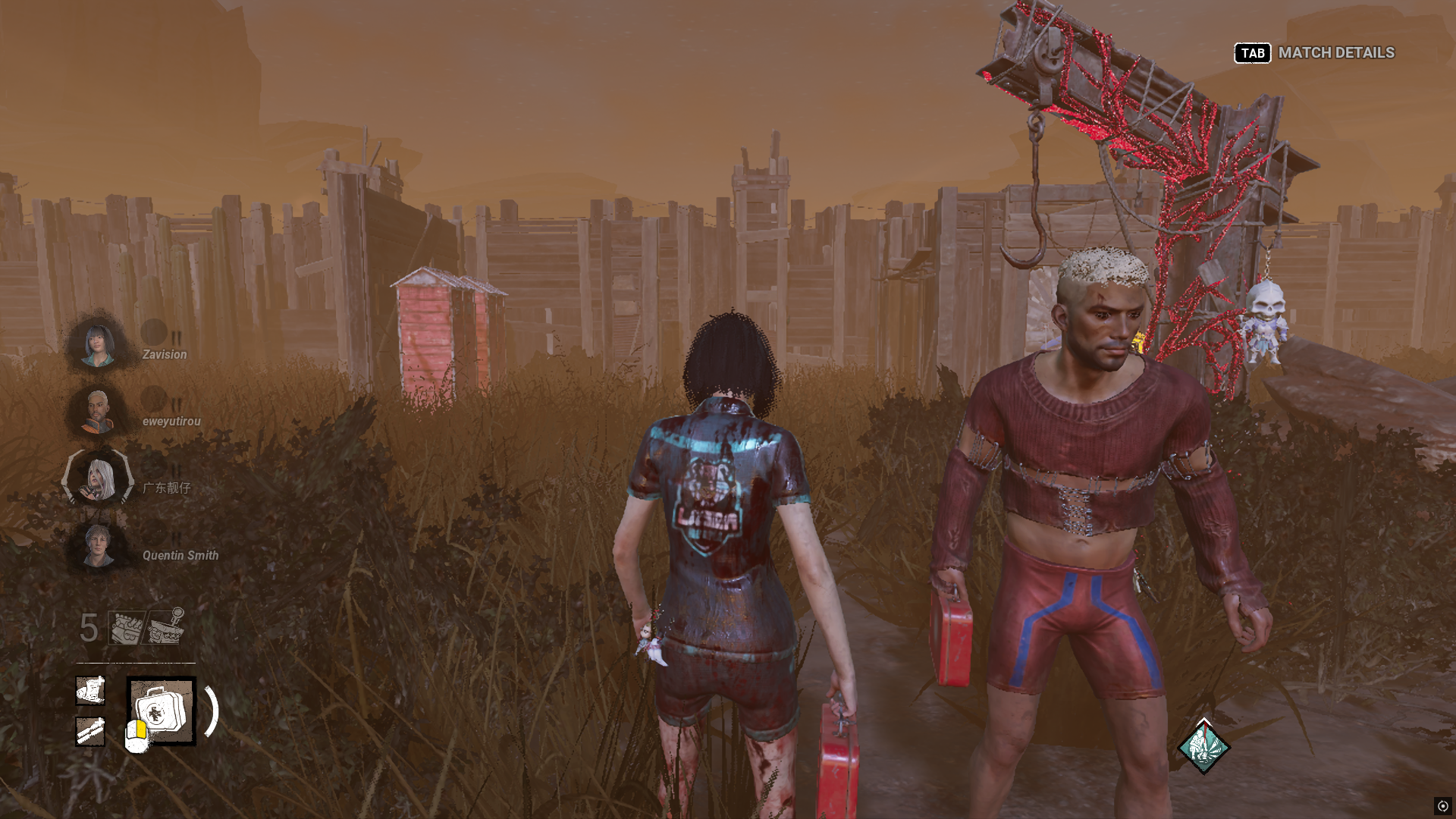Click the teal diamond perk icon
Image resolution: width=1456 pixels, height=819 pixels.
click(1203, 747)
